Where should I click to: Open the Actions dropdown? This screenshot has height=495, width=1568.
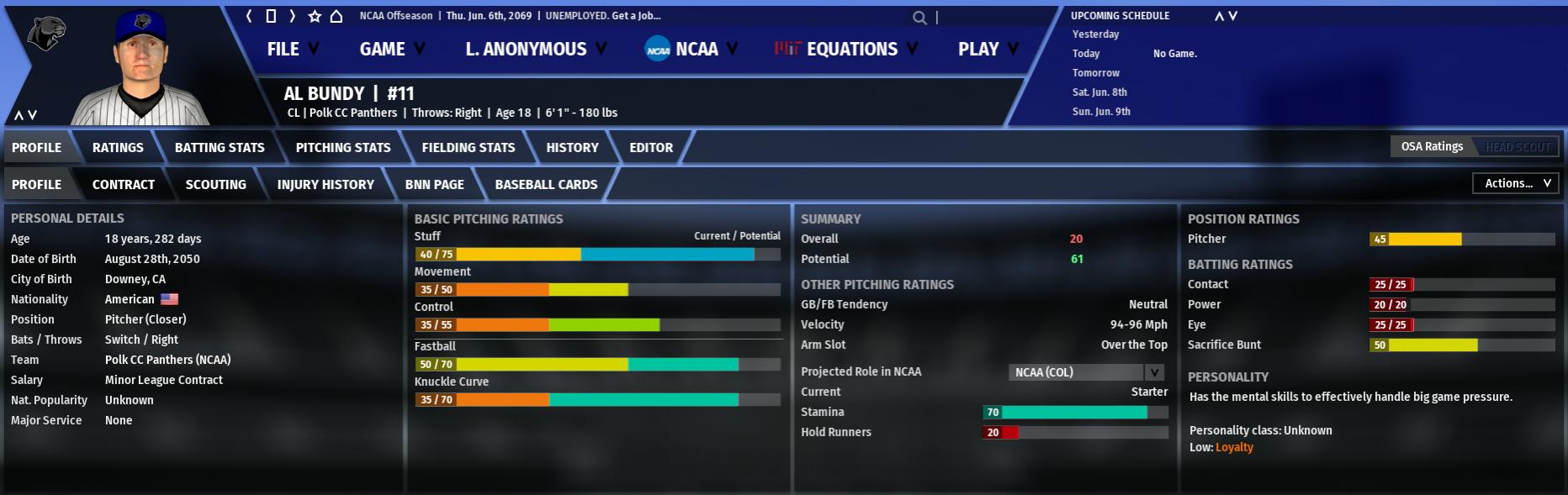pyautogui.click(x=1515, y=183)
